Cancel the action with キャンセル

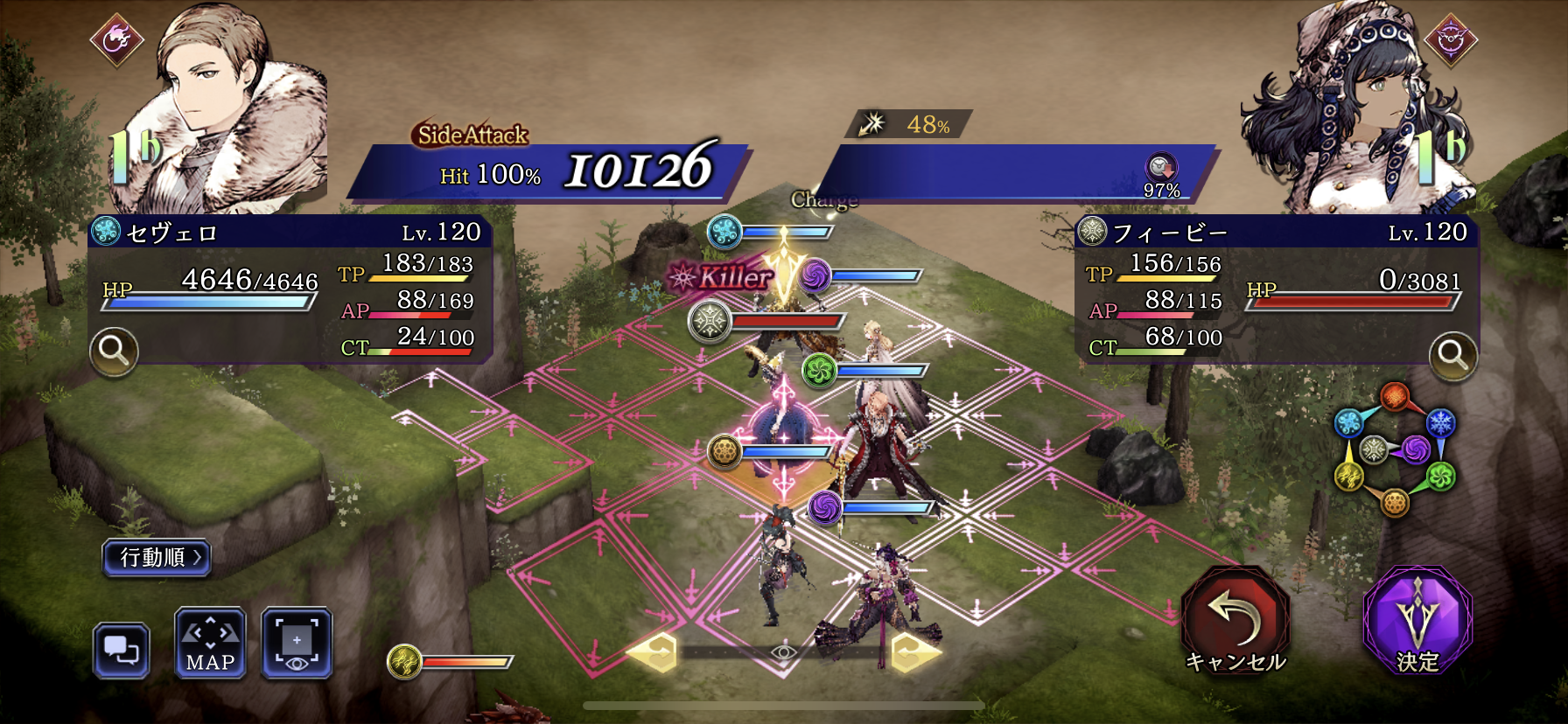pos(1235,621)
